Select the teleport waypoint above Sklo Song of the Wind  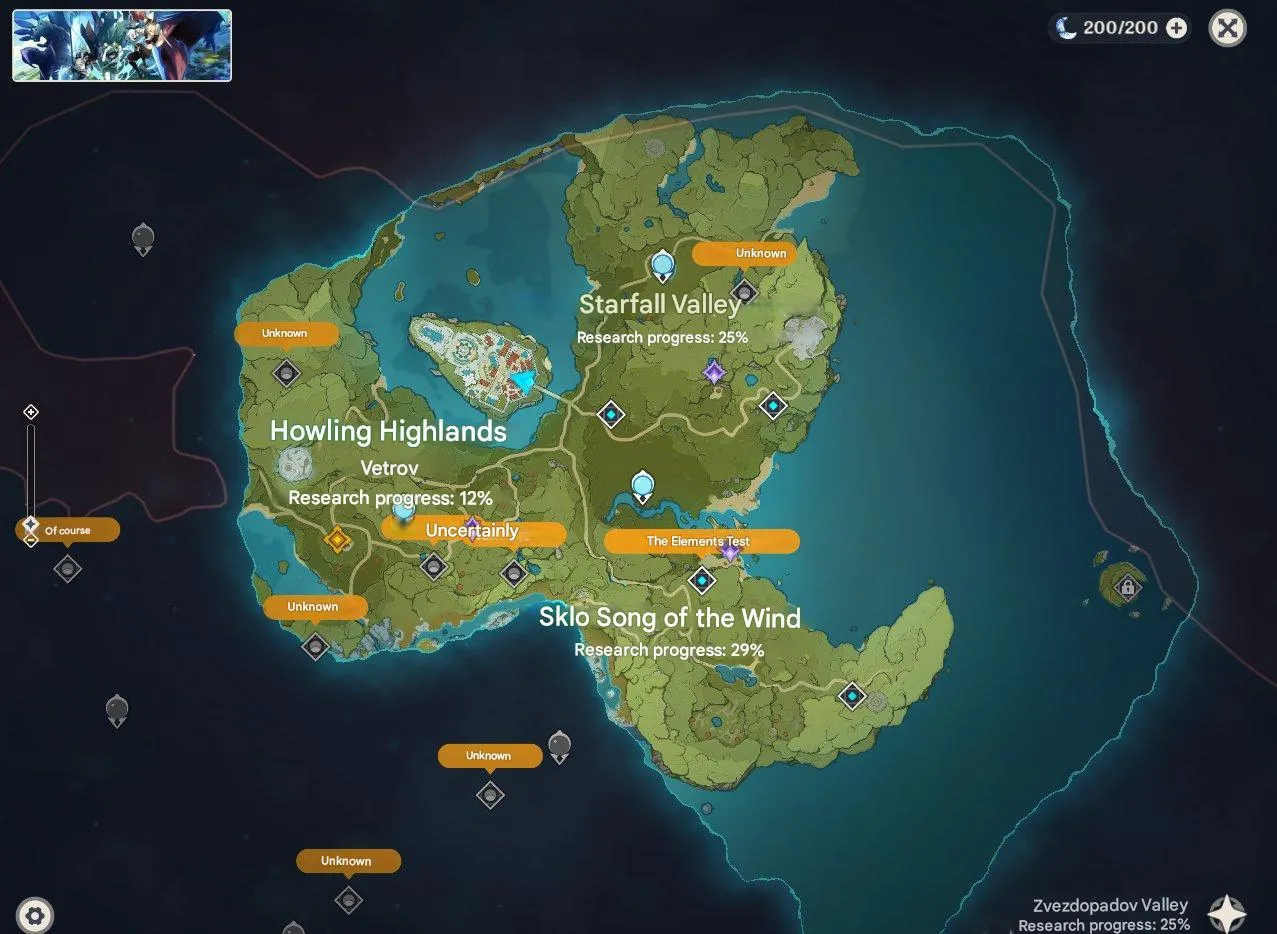[702, 580]
